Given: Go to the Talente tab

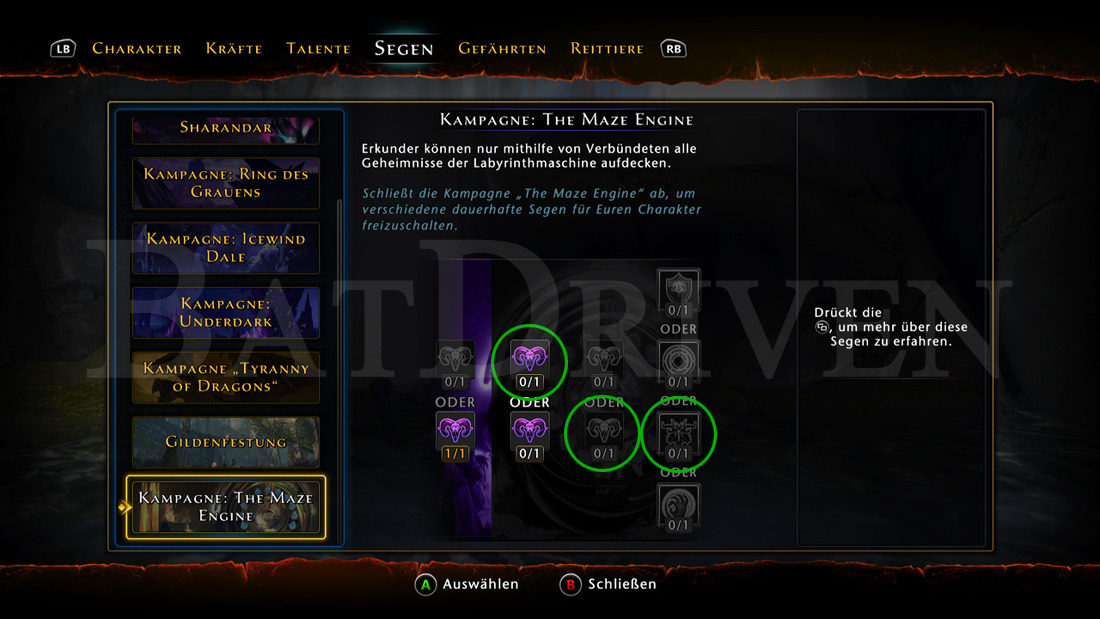Looking at the screenshot, I should [x=318, y=48].
